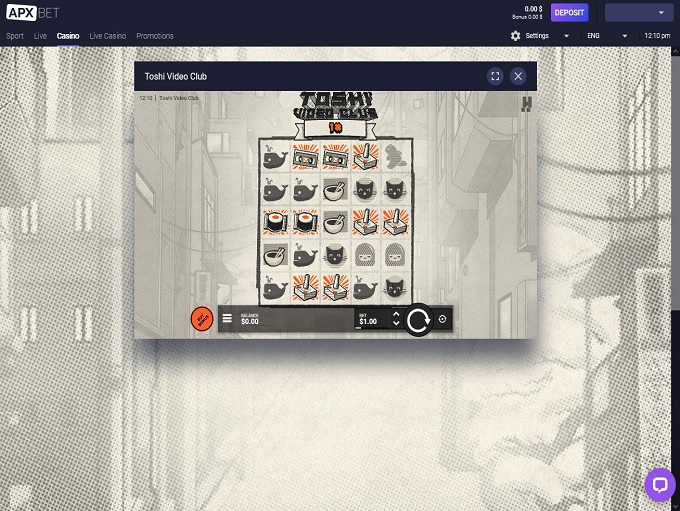The width and height of the screenshot is (680, 511).
Task: Open the Settings dropdown
Action: click(540, 36)
